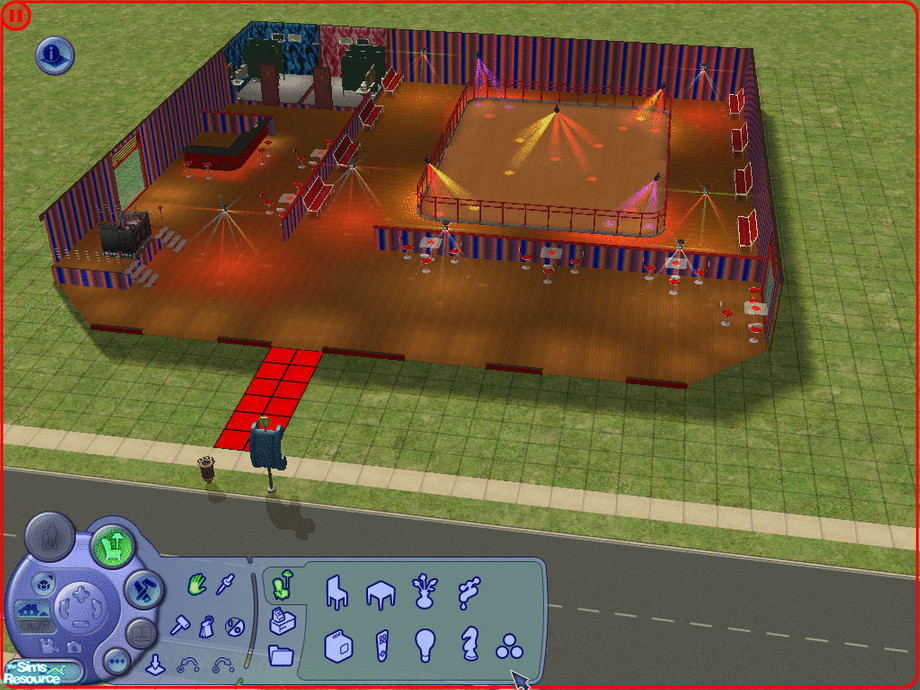Screen dimensions: 920x690
Task: Switch to the collections folder tab
Action: click(283, 655)
